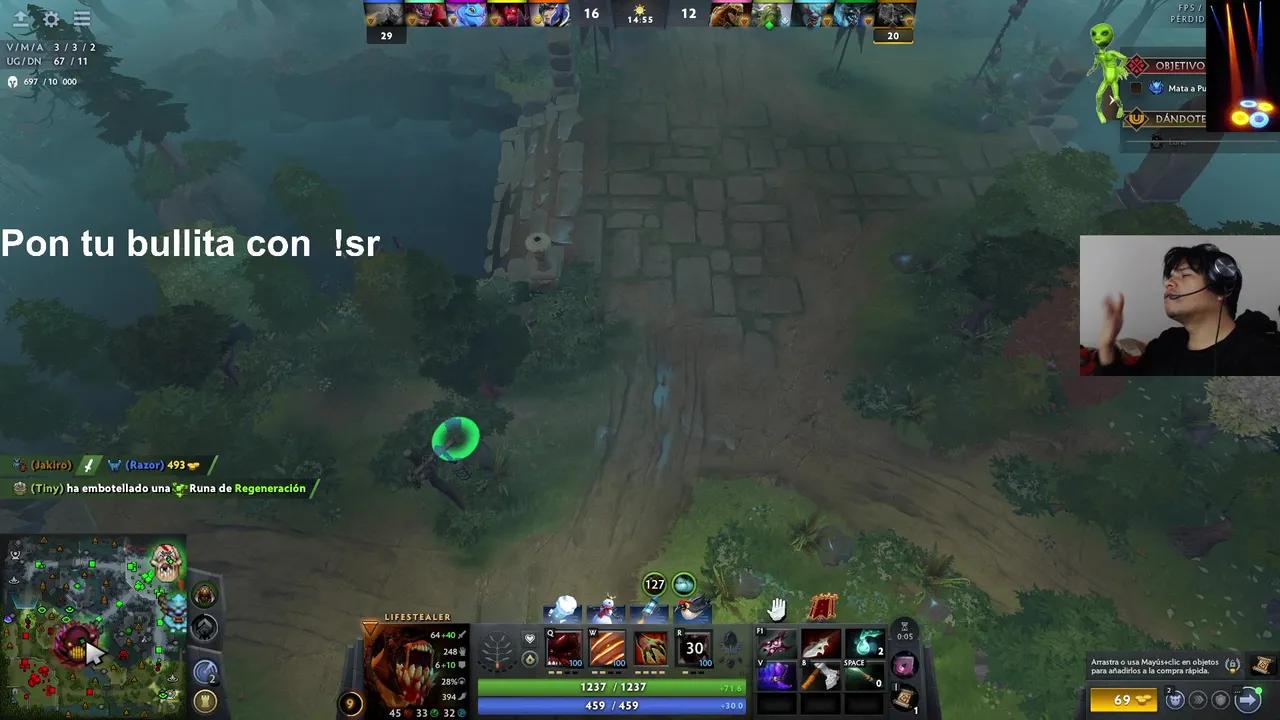This screenshot has width=1280, height=720.
Task: Click the gold counter showing 69
Action: point(1124,700)
